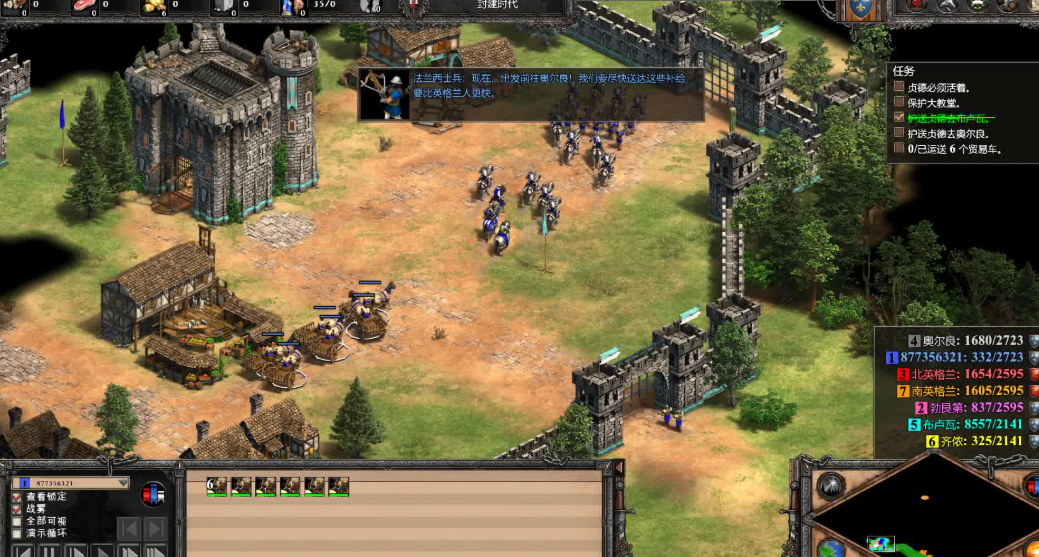1039x557 pixels.
Task: Enable the 演示循环 checkbox
Action: tap(17, 533)
